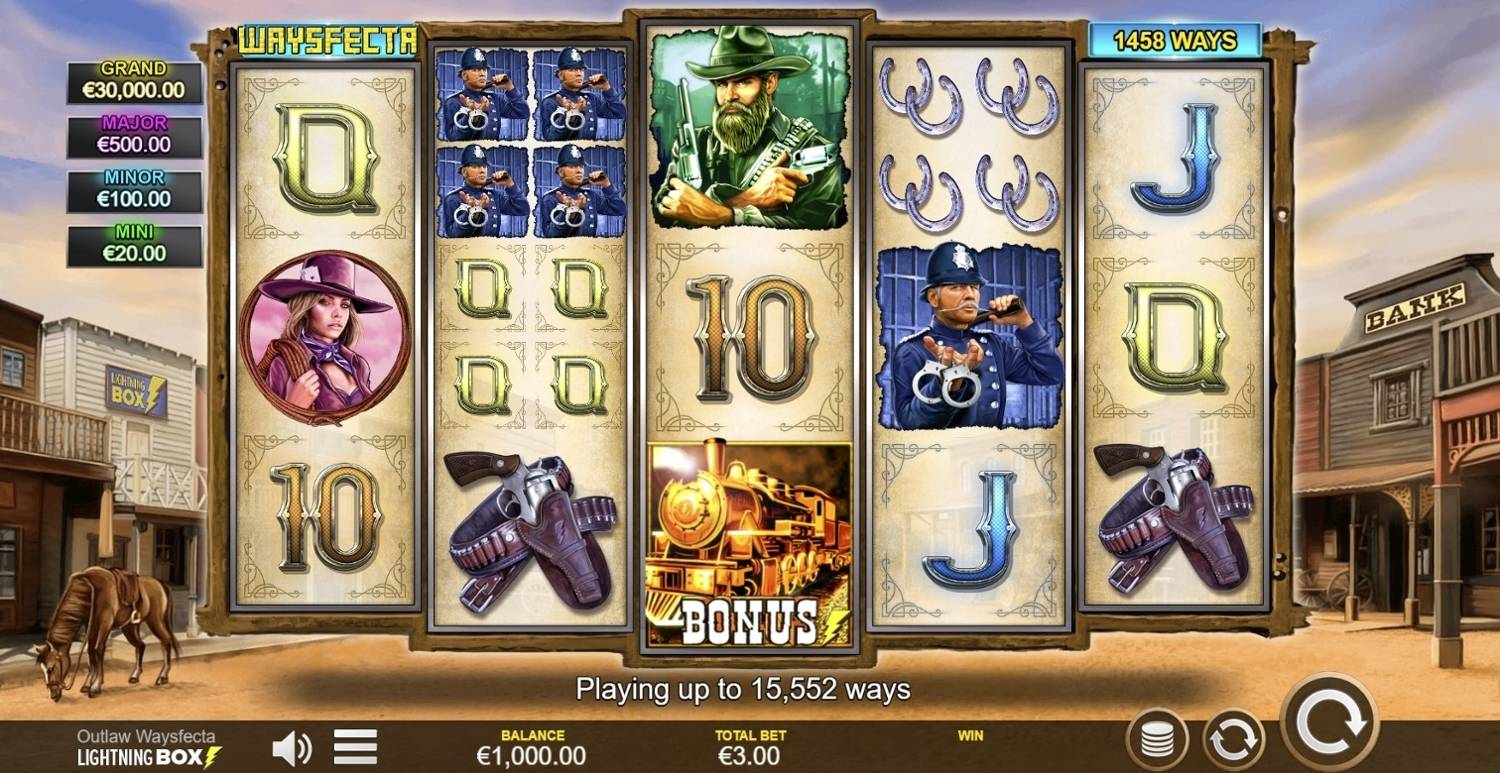Spin the reels with the large spin button
The image size is (1500, 773).
(x=1330, y=721)
